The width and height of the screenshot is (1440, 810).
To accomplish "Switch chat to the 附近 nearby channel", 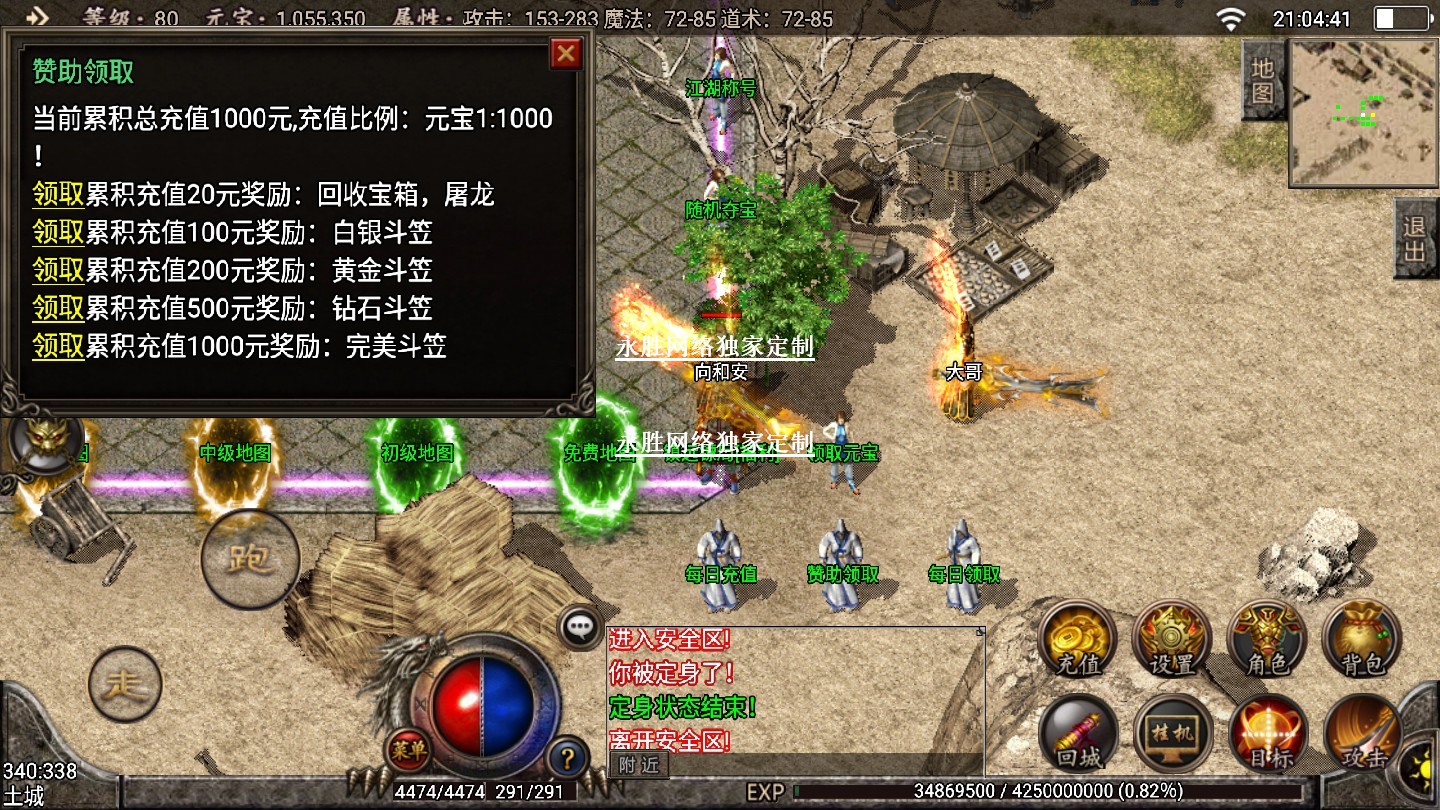I will (639, 765).
